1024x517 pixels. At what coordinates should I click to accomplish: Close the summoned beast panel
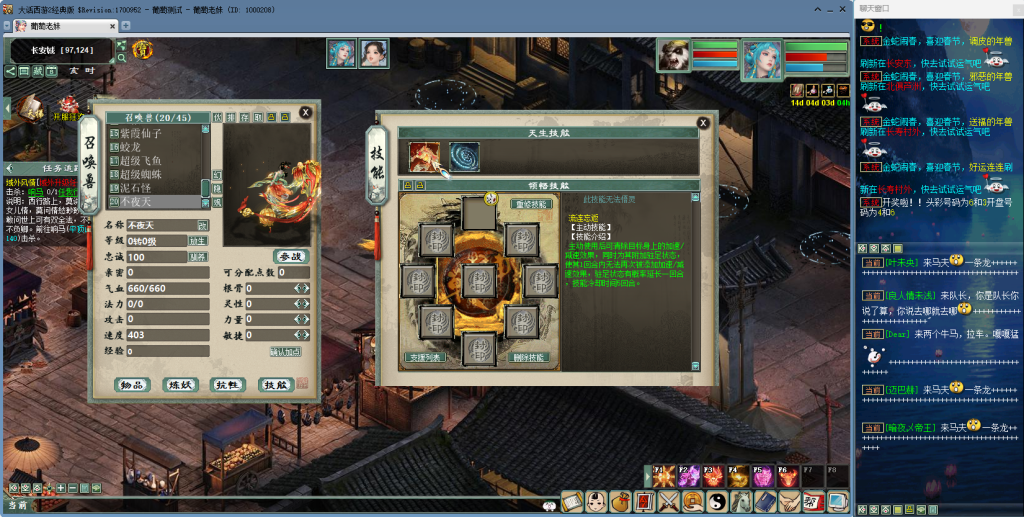pyautogui.click(x=306, y=112)
